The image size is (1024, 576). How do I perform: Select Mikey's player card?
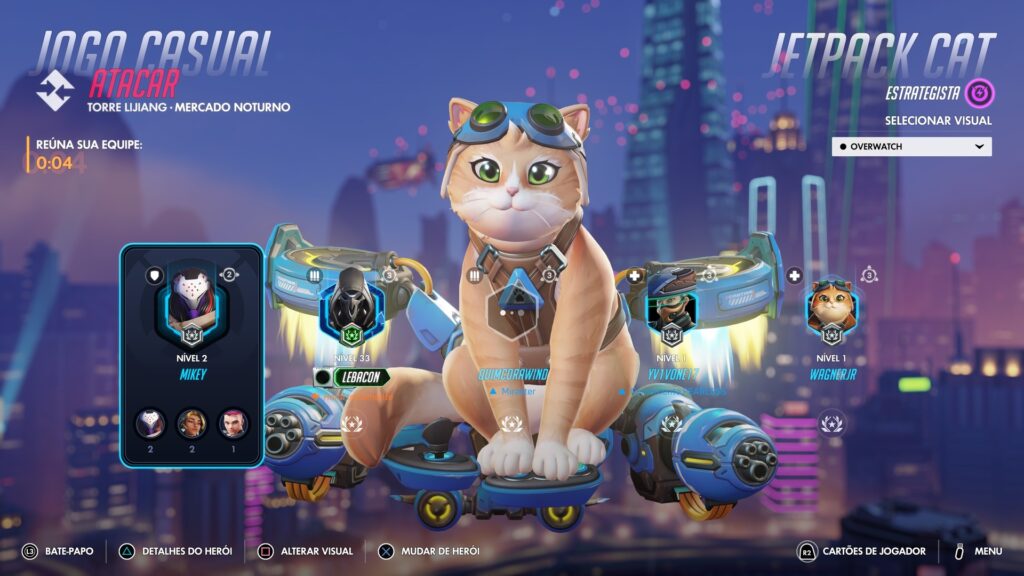(191, 355)
